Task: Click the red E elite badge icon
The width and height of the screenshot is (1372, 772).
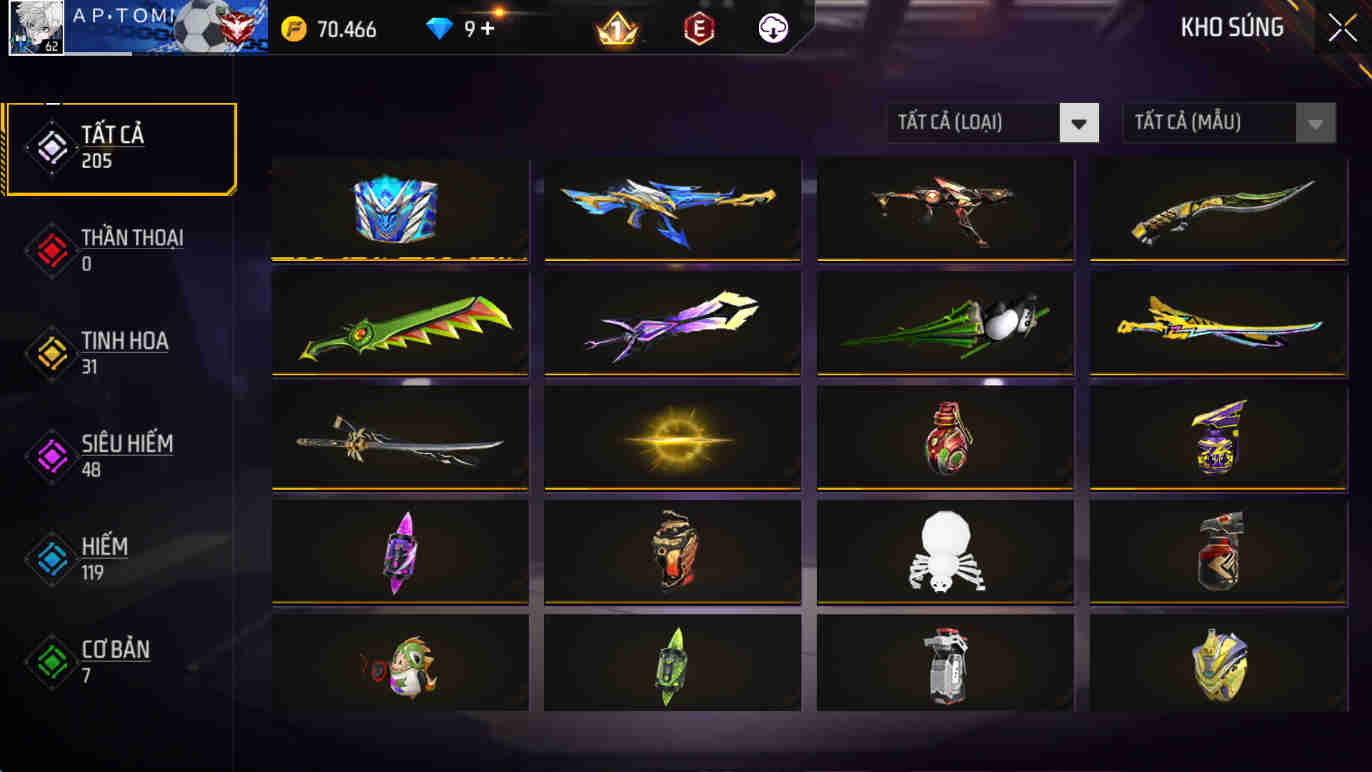Action: [x=697, y=29]
